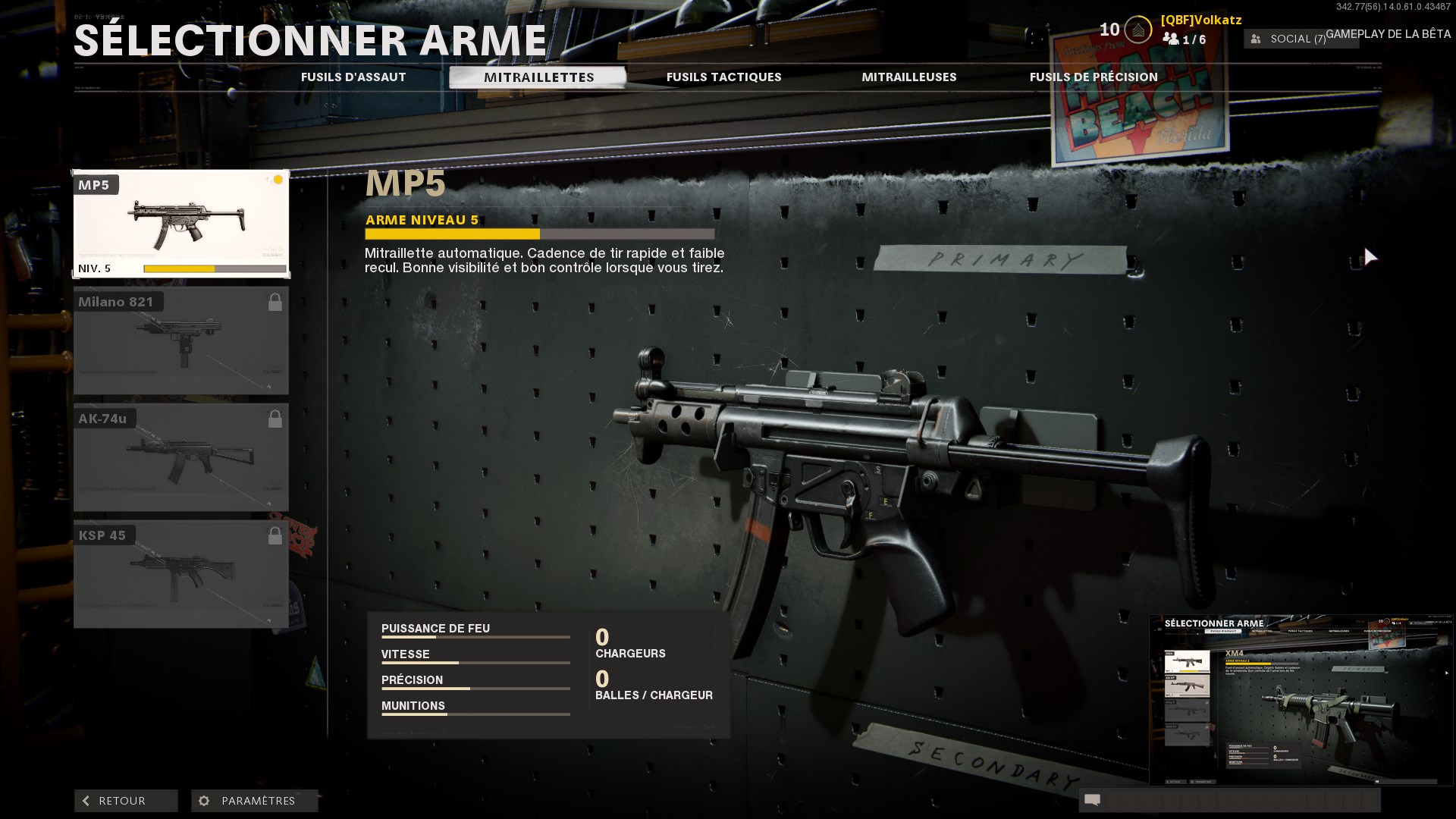
Task: Click the yellow new-item dot on MP5 card
Action: 278,180
